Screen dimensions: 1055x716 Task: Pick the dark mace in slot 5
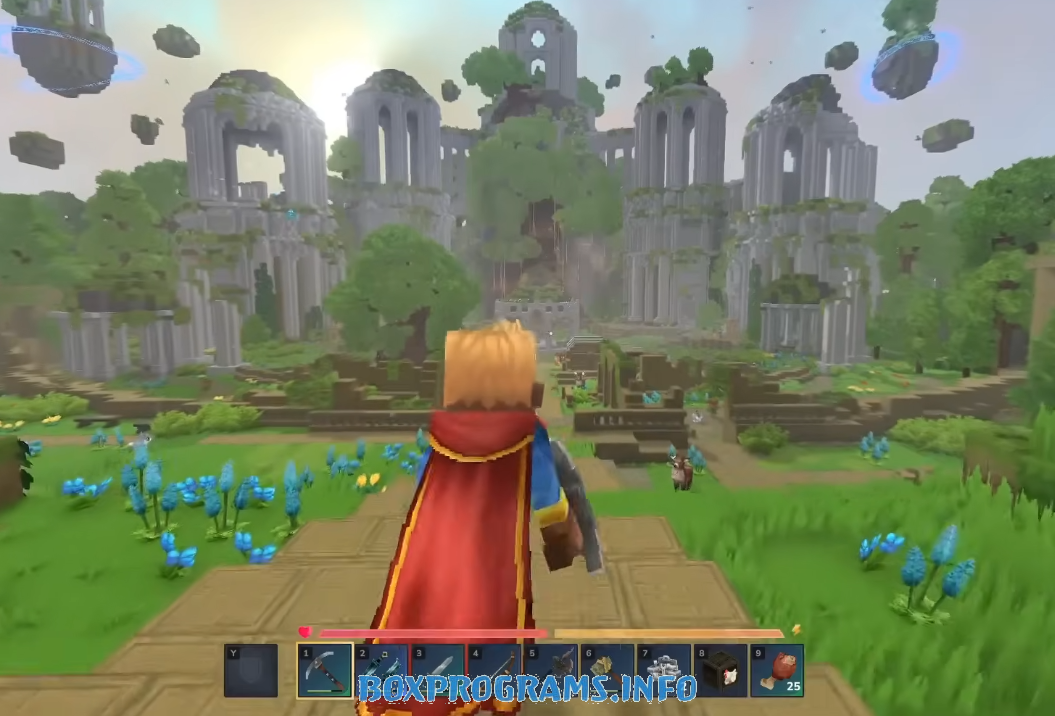[x=551, y=670]
